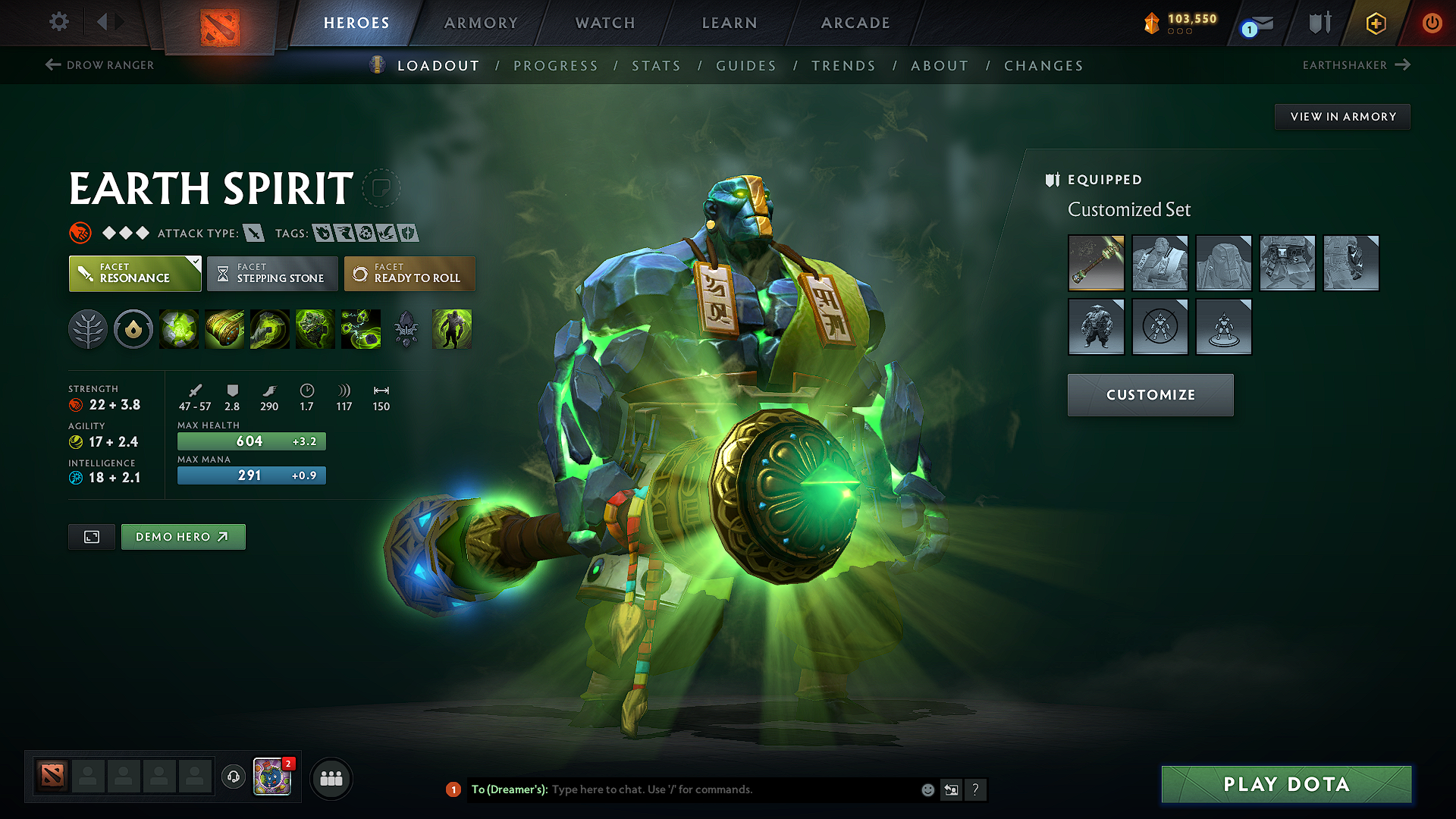
Task: Switch to the Stats tab
Action: pos(656,66)
